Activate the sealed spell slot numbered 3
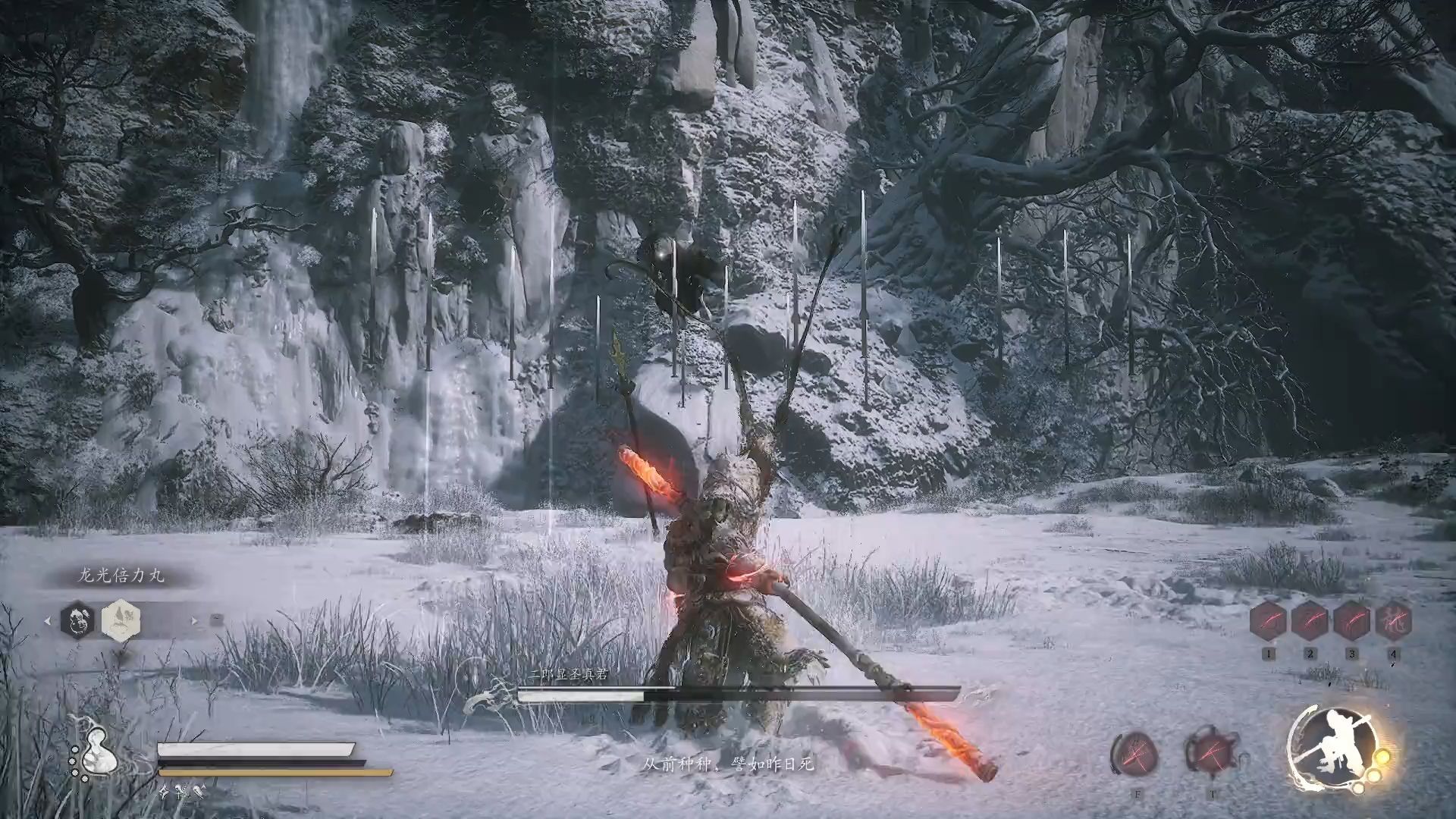The image size is (1456, 819). point(1351,620)
